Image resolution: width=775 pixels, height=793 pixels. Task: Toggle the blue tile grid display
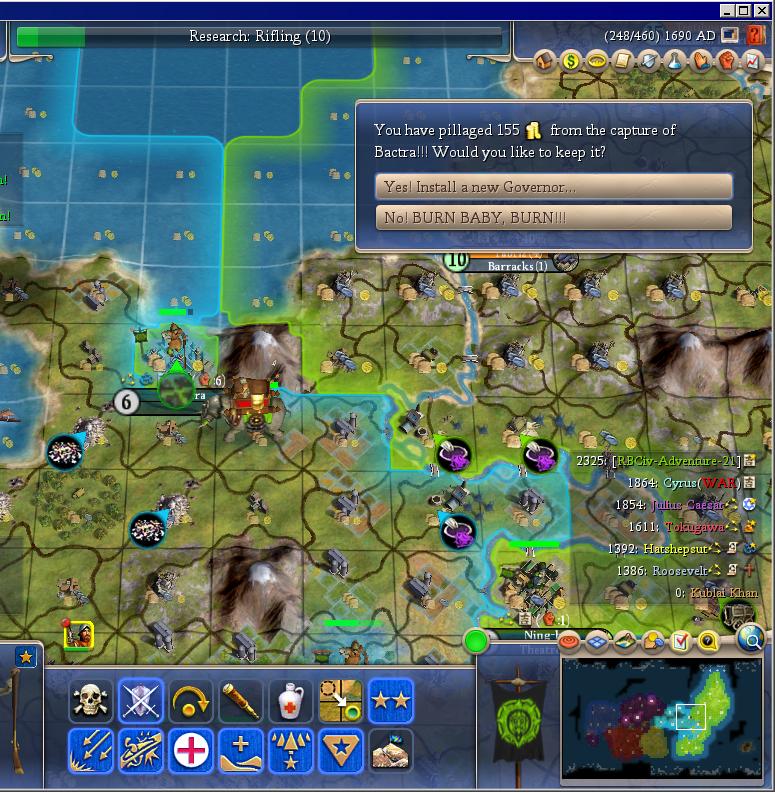tap(598, 640)
